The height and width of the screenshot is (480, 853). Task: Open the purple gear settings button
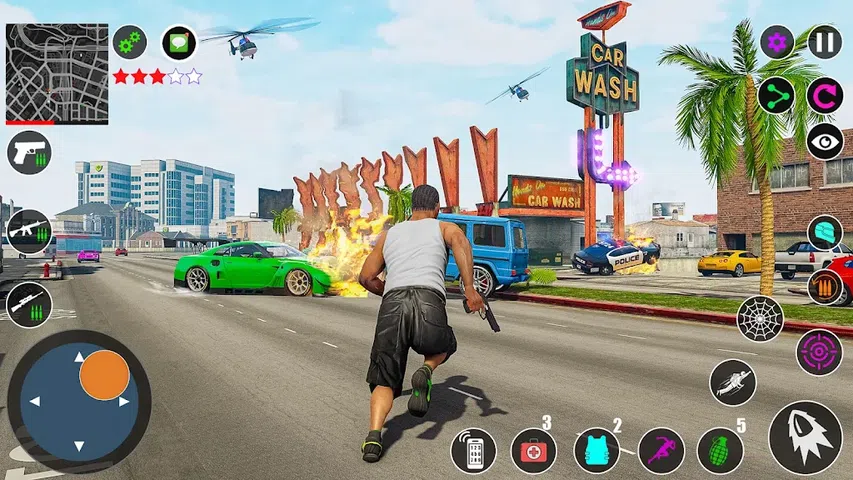[777, 42]
